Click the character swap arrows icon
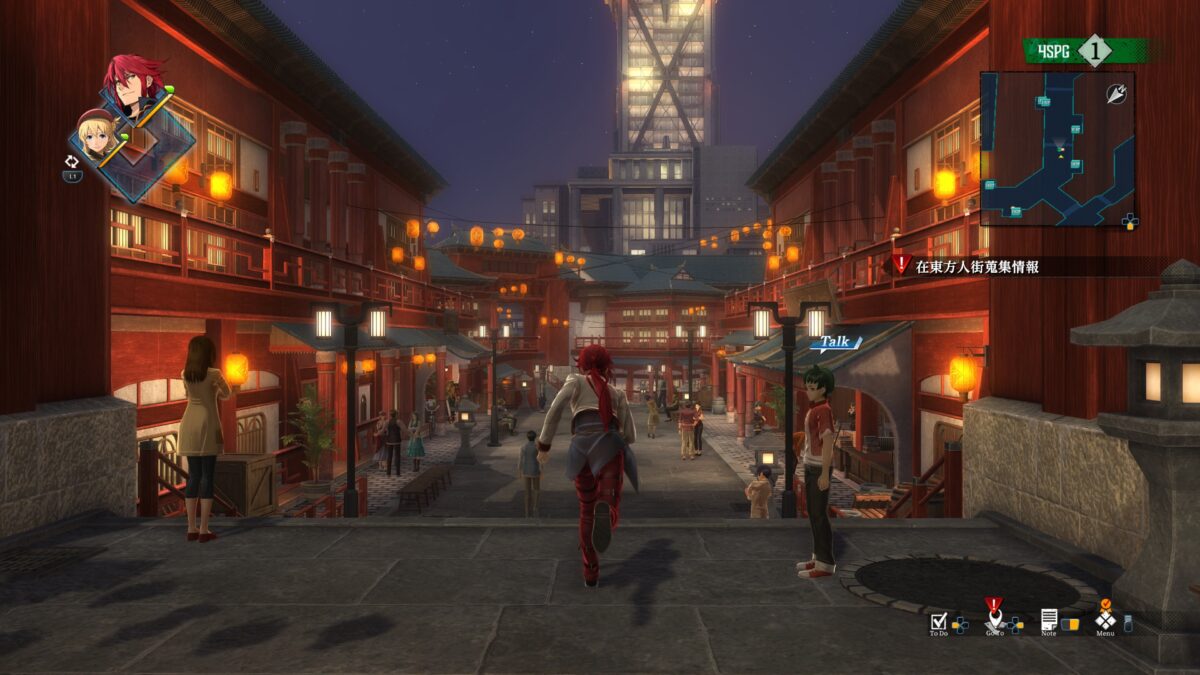 click(72, 160)
